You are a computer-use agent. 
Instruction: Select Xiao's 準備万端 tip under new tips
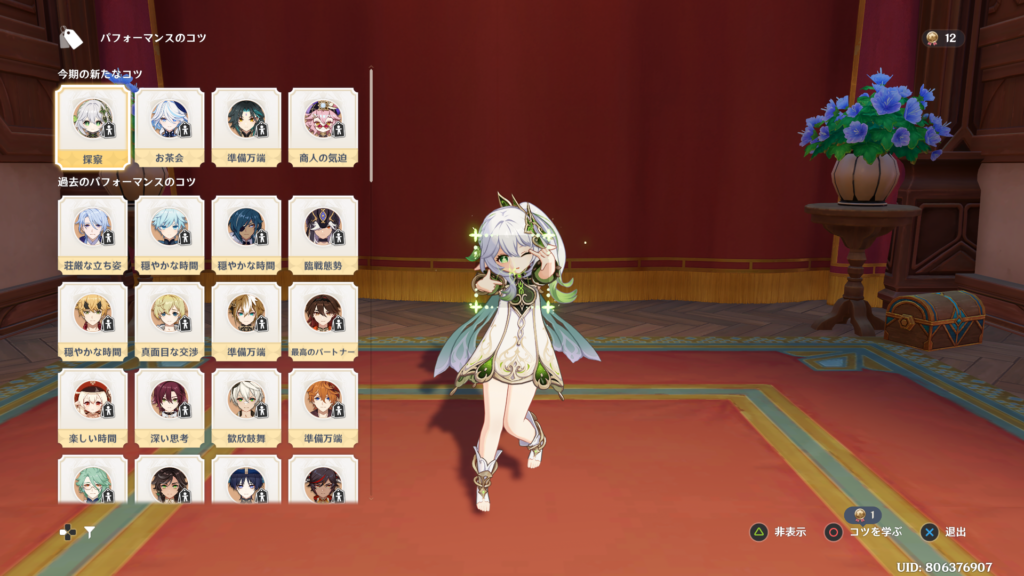point(246,126)
